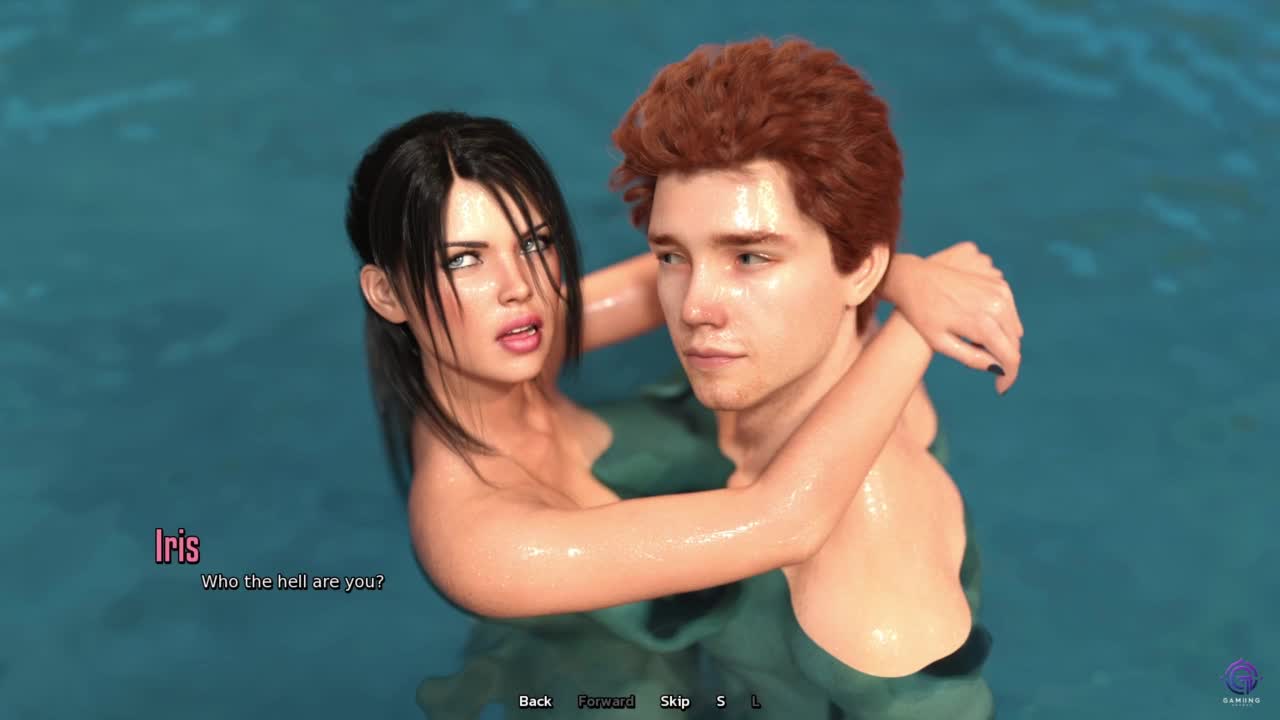Go back to previous dialogue line
The width and height of the screenshot is (1280, 720).
pyautogui.click(x=535, y=701)
